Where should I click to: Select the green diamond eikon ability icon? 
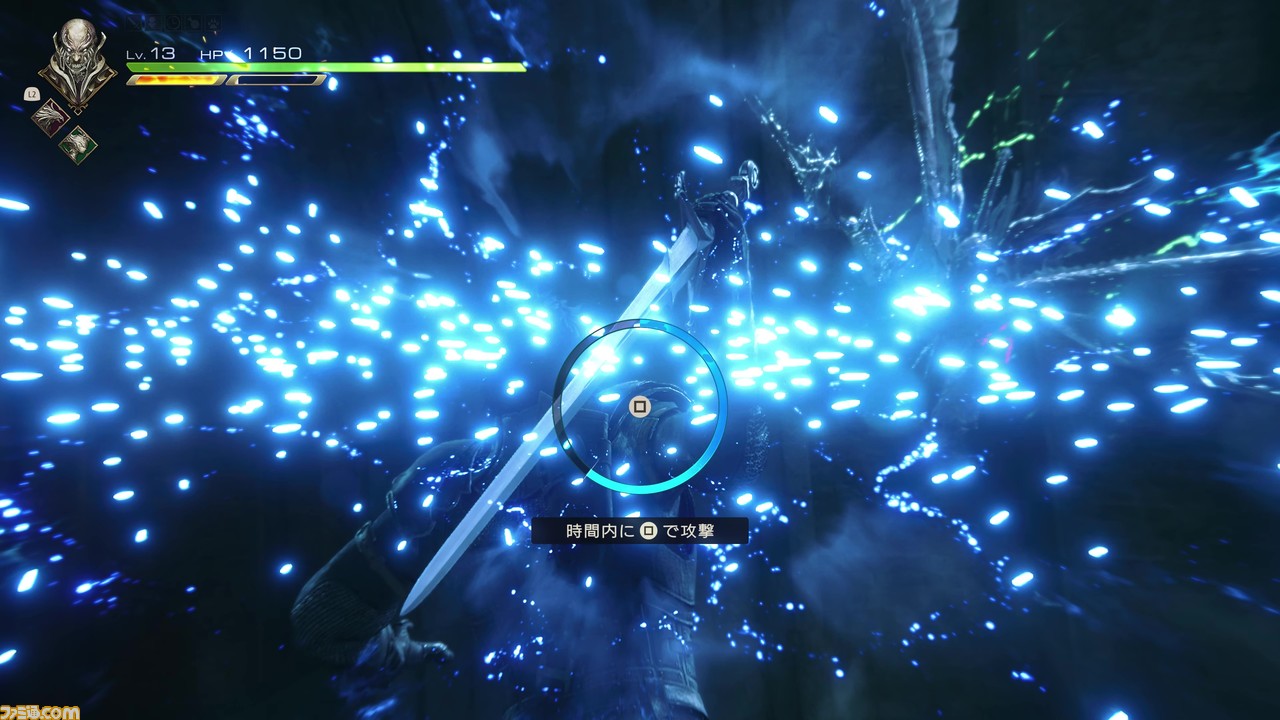coord(76,144)
